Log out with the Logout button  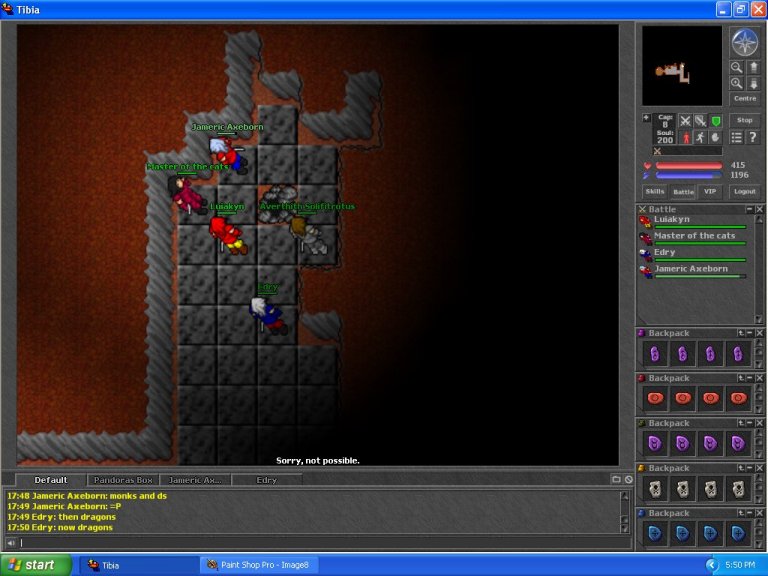pyautogui.click(x=744, y=191)
